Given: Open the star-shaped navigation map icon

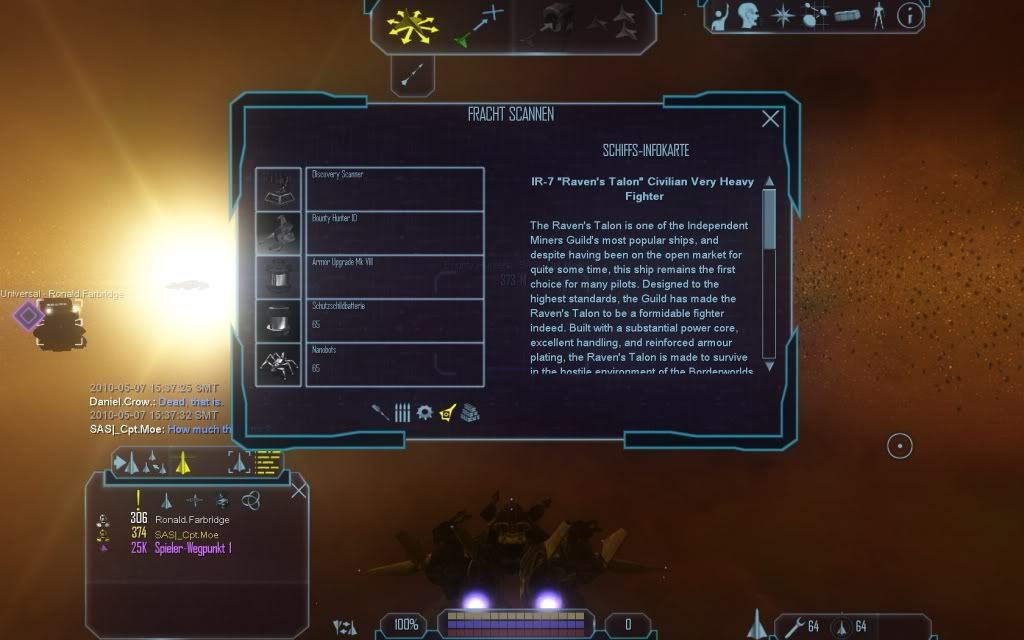Looking at the screenshot, I should [785, 16].
